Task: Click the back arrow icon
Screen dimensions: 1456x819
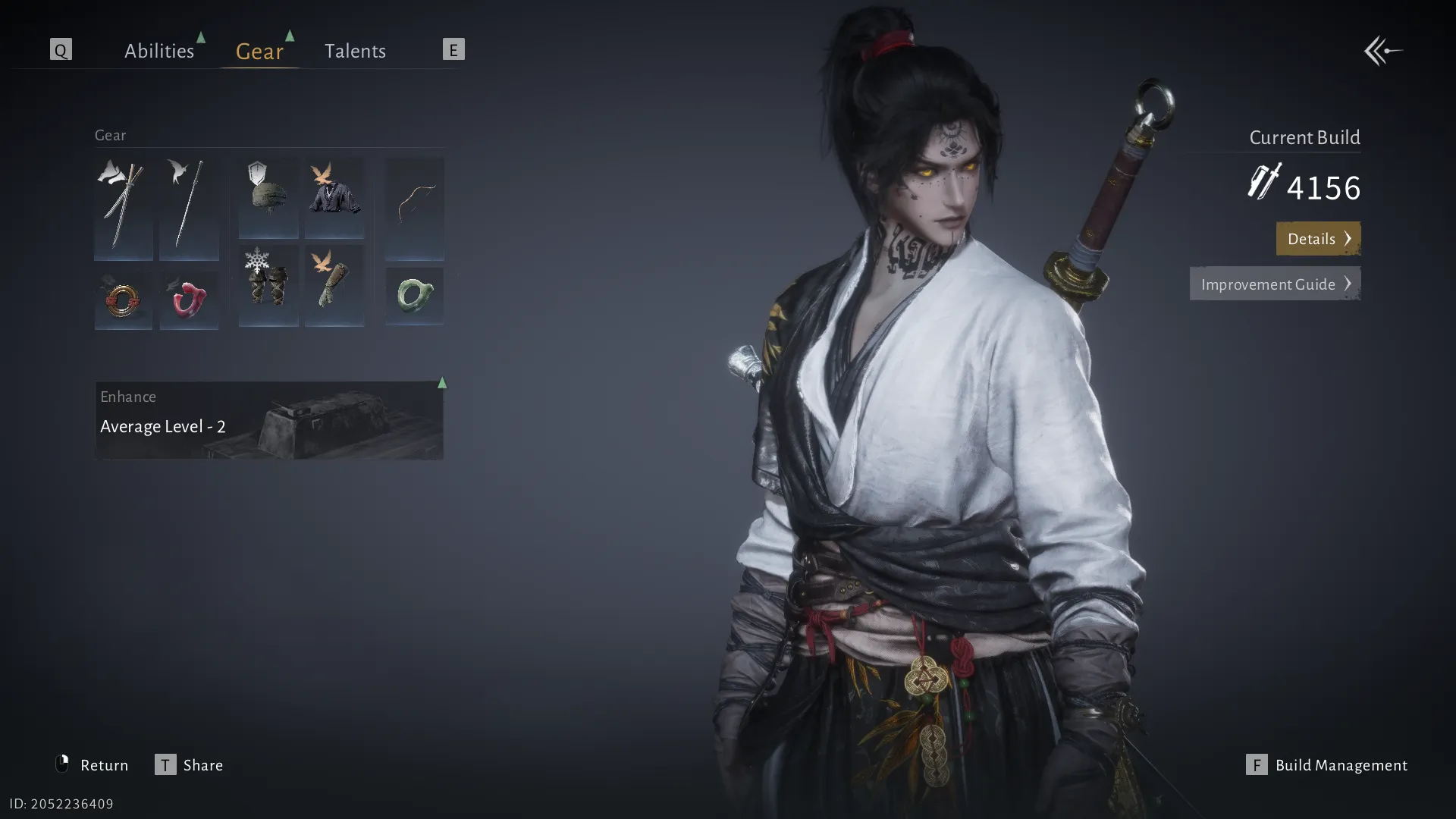Action: pyautogui.click(x=1383, y=51)
